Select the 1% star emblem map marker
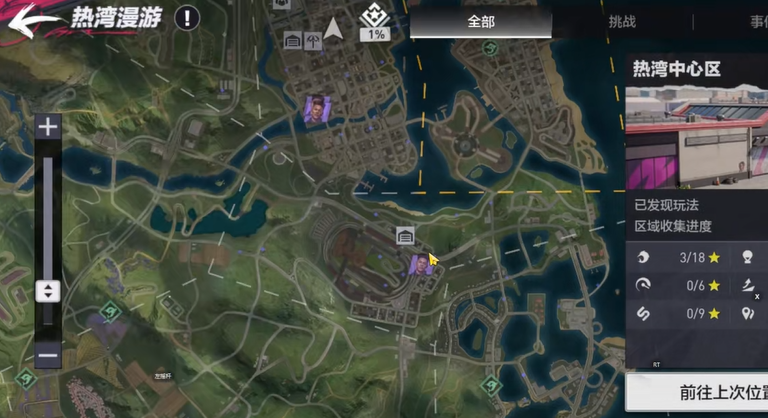 pyautogui.click(x=376, y=27)
